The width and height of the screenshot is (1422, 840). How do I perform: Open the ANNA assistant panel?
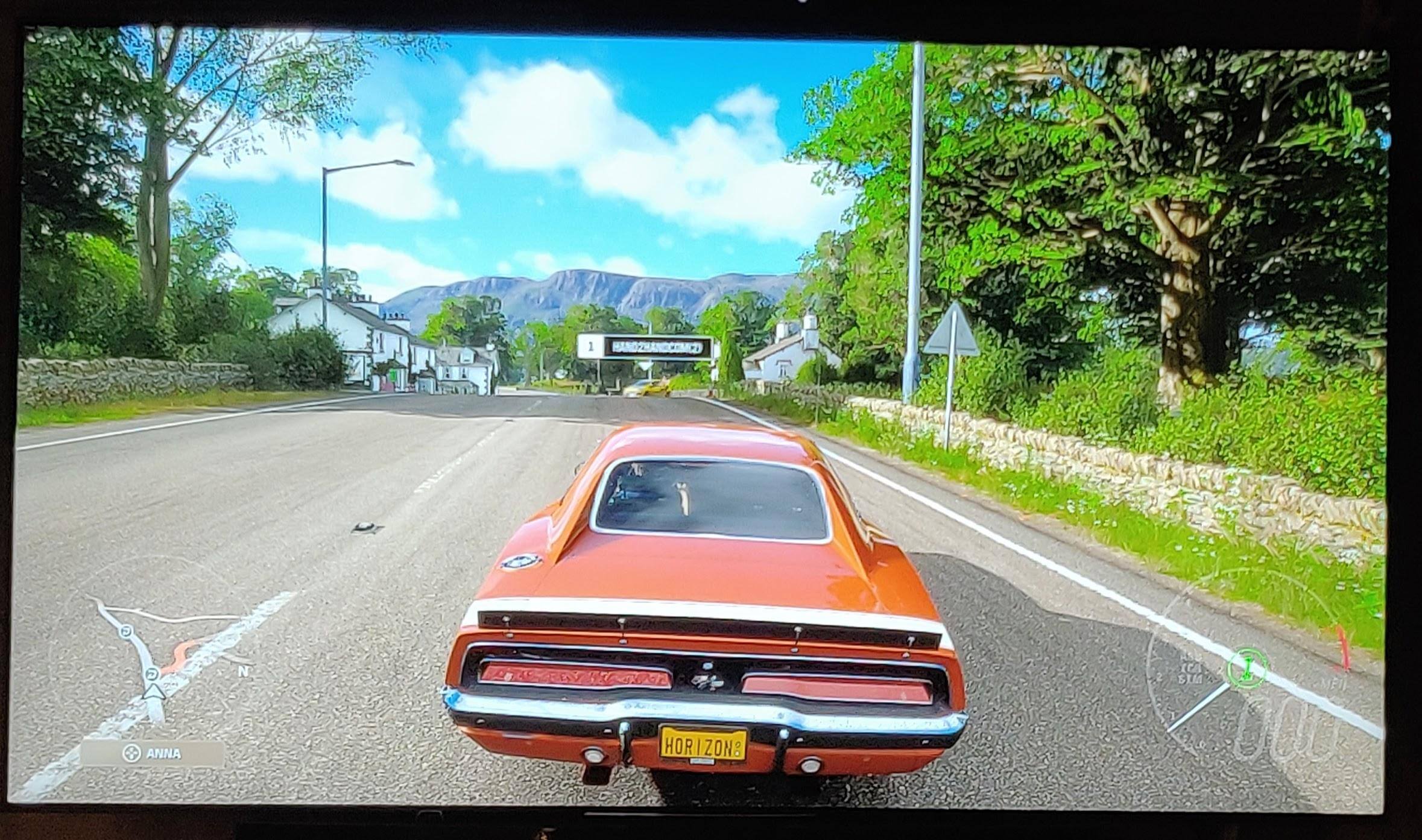click(152, 753)
